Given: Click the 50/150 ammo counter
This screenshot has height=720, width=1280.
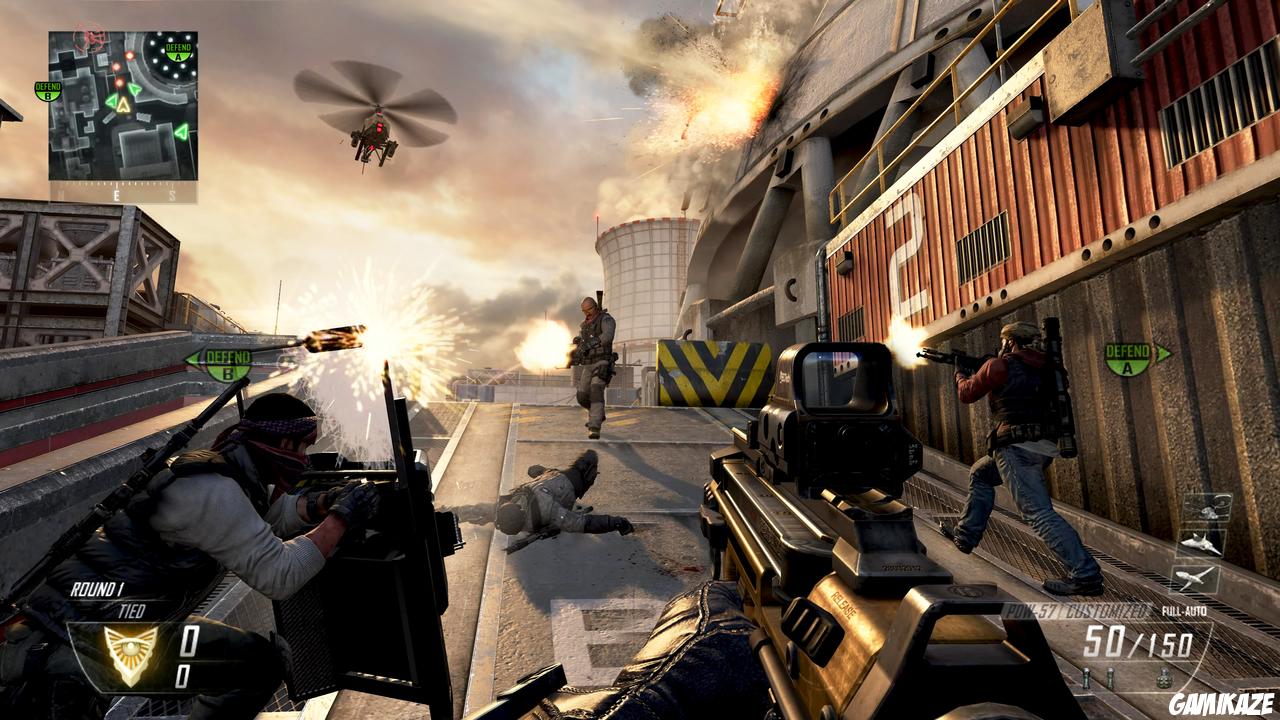Looking at the screenshot, I should click(1140, 640).
